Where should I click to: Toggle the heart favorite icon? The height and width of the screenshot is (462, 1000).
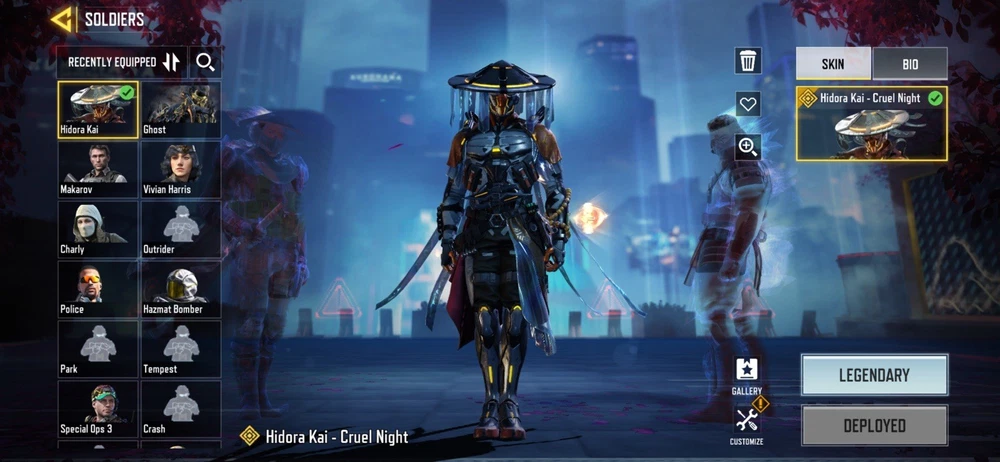coord(748,104)
